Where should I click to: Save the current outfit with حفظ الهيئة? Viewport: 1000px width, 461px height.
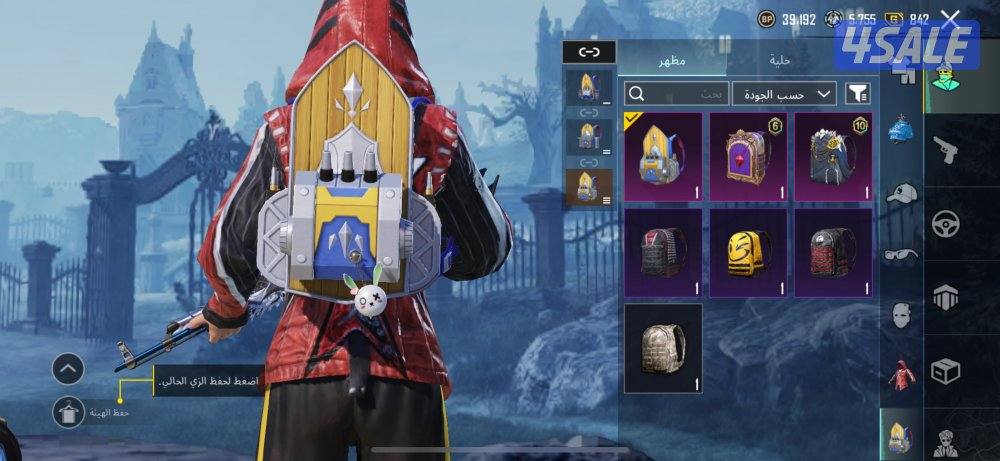(69, 410)
